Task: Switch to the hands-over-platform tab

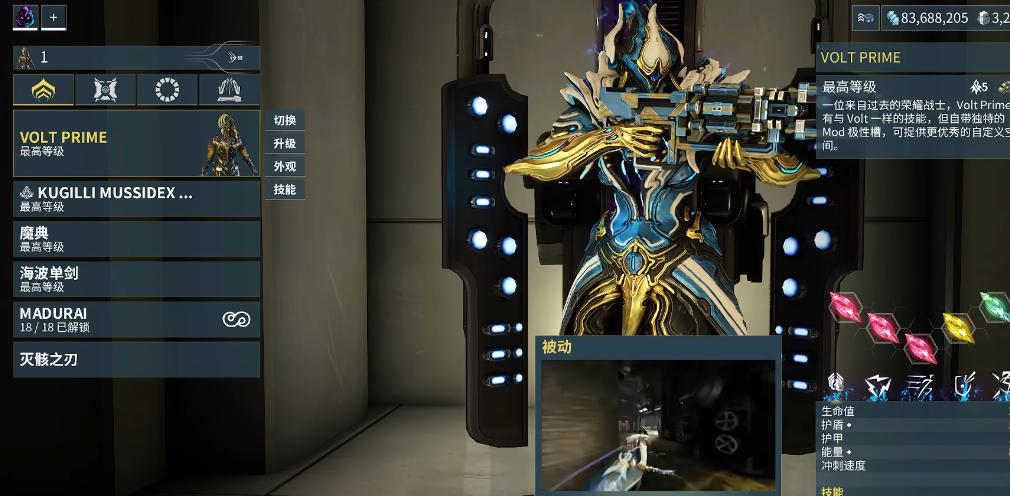Action: (229, 91)
